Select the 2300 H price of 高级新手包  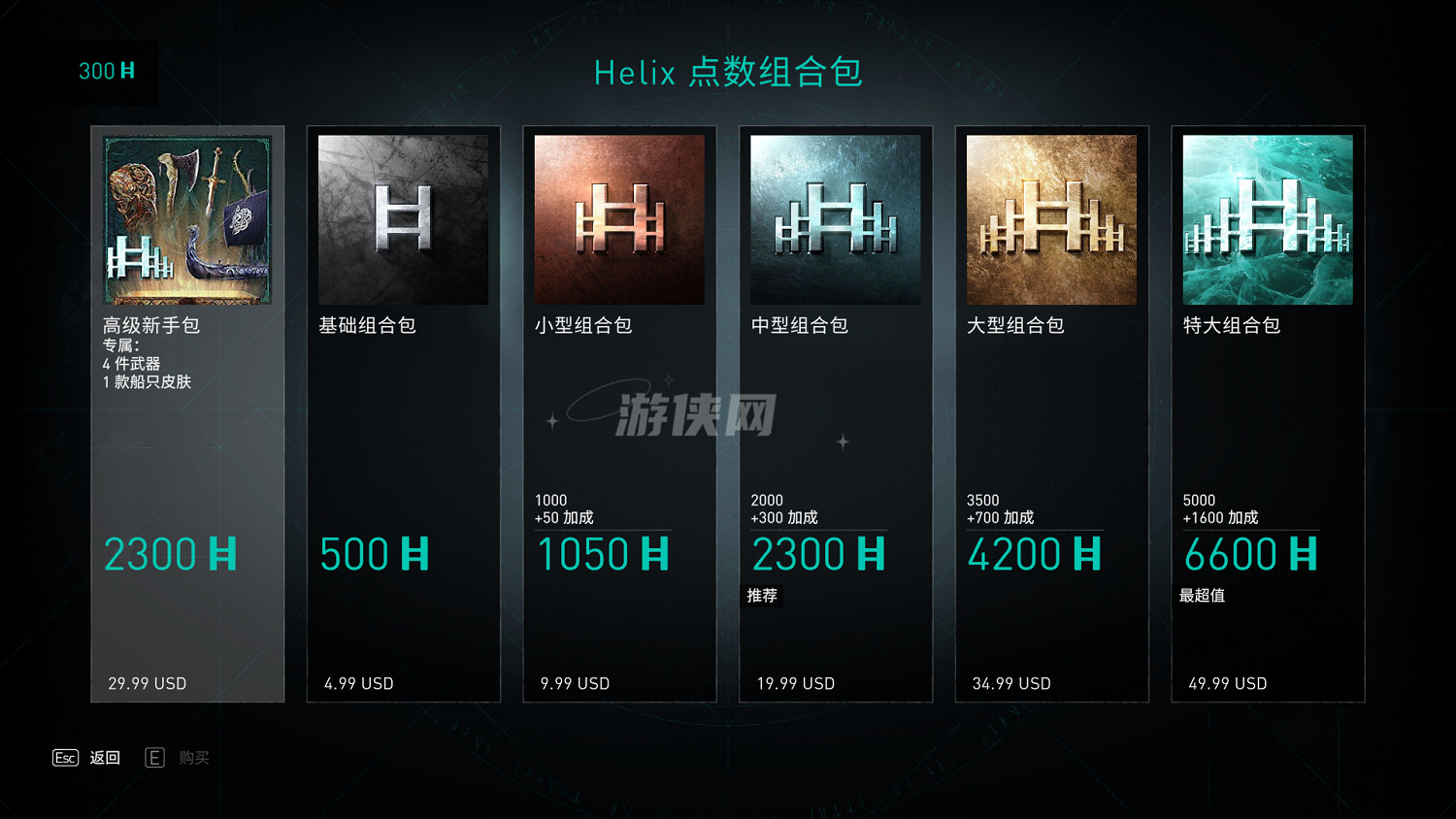pos(170,553)
